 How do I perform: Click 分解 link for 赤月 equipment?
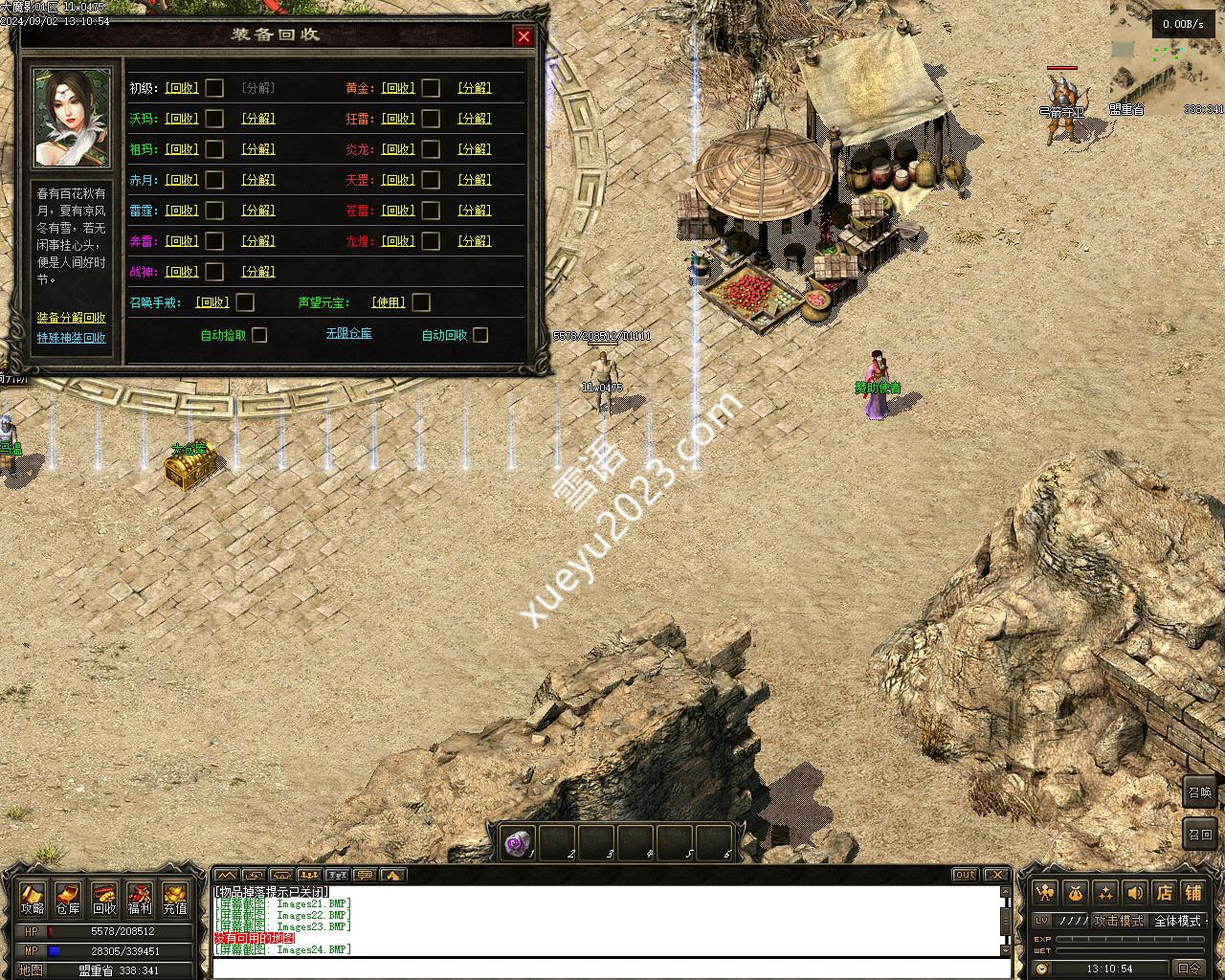[257, 180]
